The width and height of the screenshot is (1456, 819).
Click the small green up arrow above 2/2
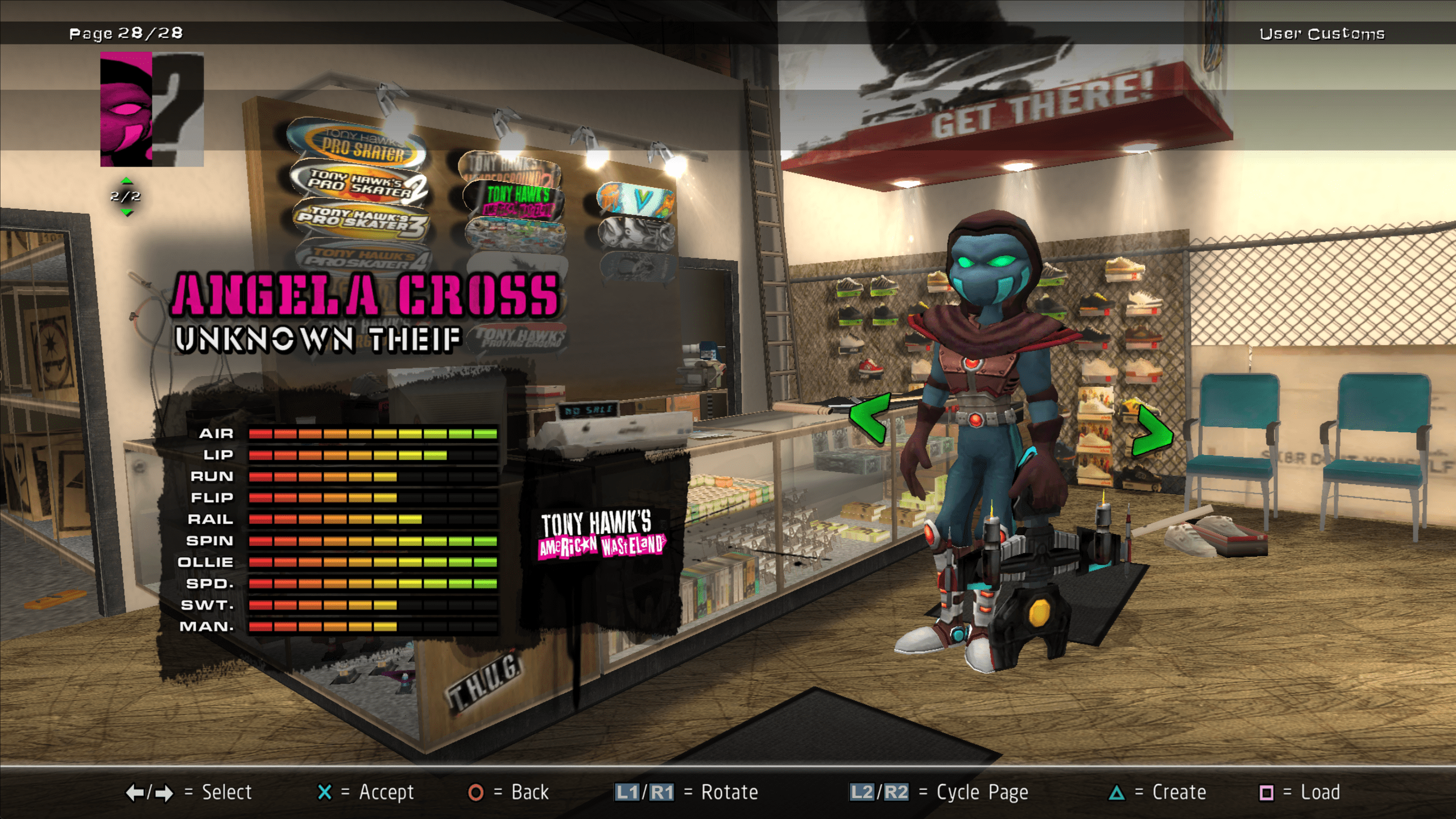click(126, 181)
